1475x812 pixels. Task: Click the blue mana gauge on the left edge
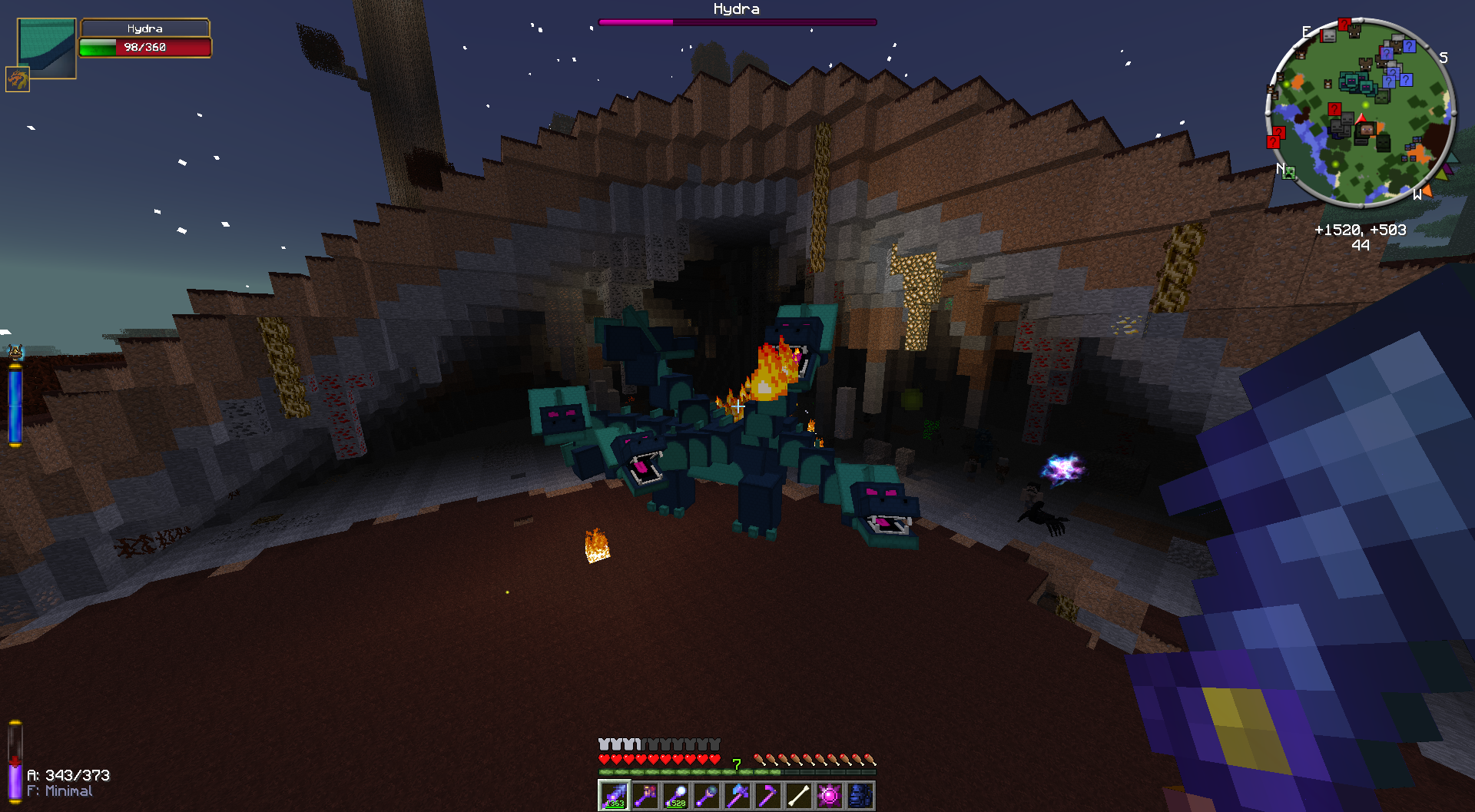(x=15, y=403)
